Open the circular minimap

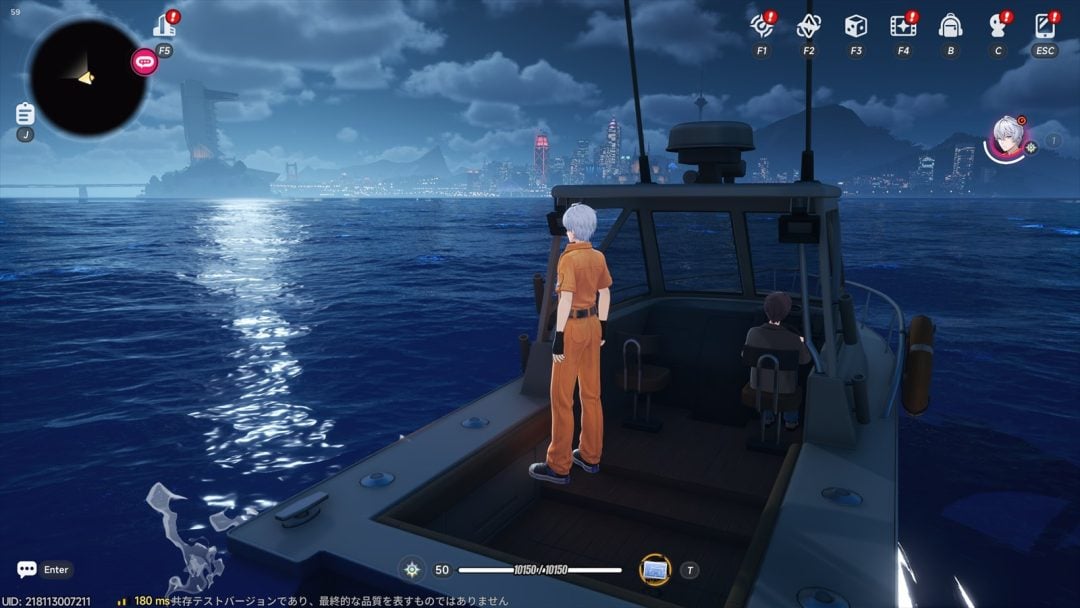[87, 77]
